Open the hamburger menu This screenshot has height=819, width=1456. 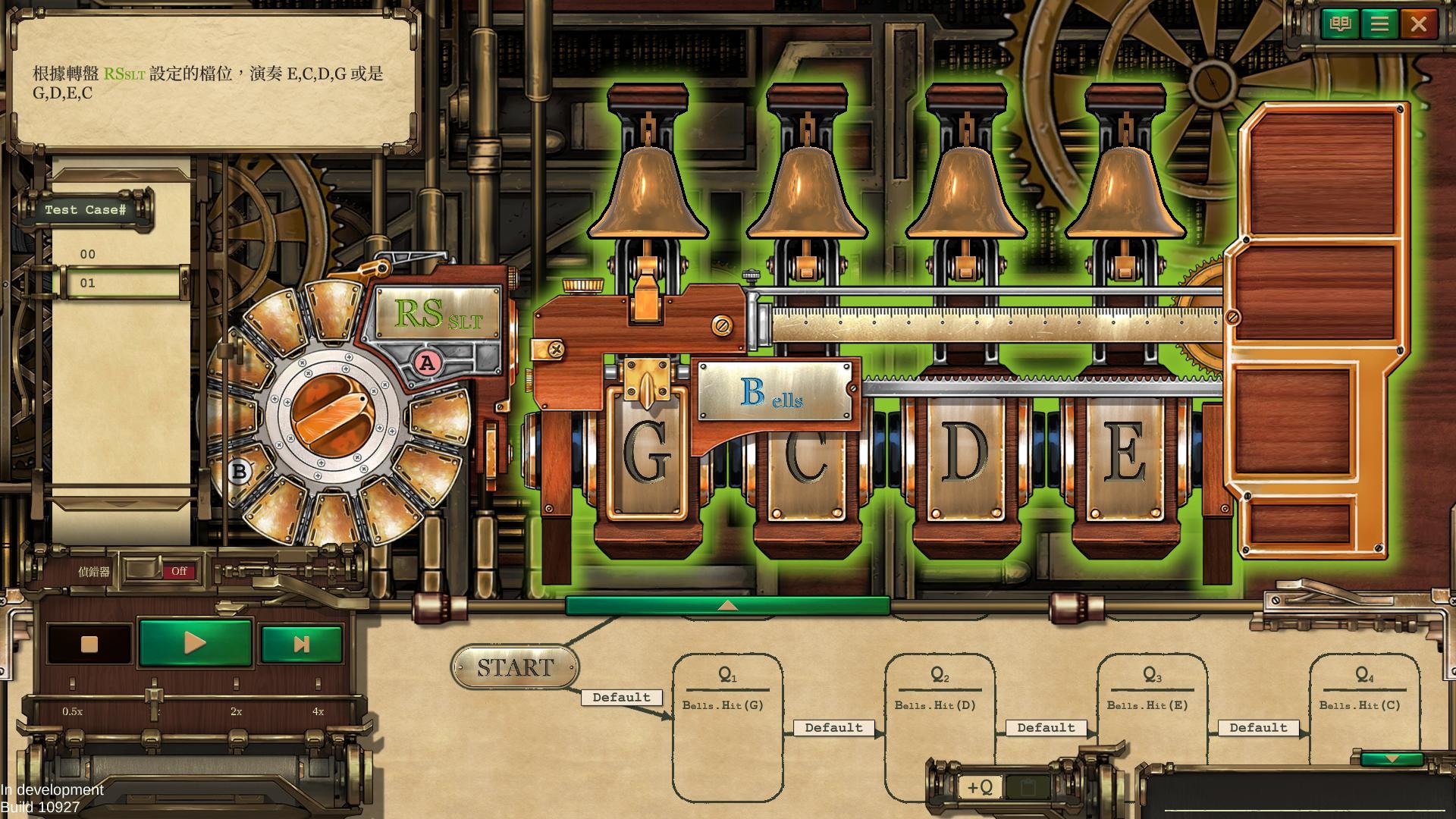tap(1379, 24)
